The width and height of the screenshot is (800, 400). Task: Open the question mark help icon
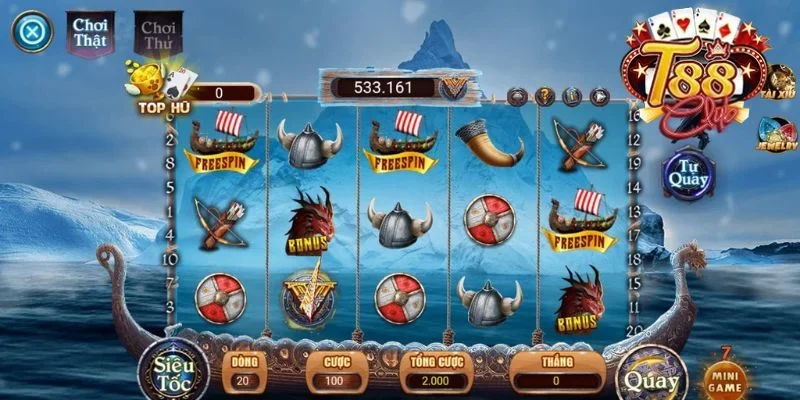click(545, 97)
